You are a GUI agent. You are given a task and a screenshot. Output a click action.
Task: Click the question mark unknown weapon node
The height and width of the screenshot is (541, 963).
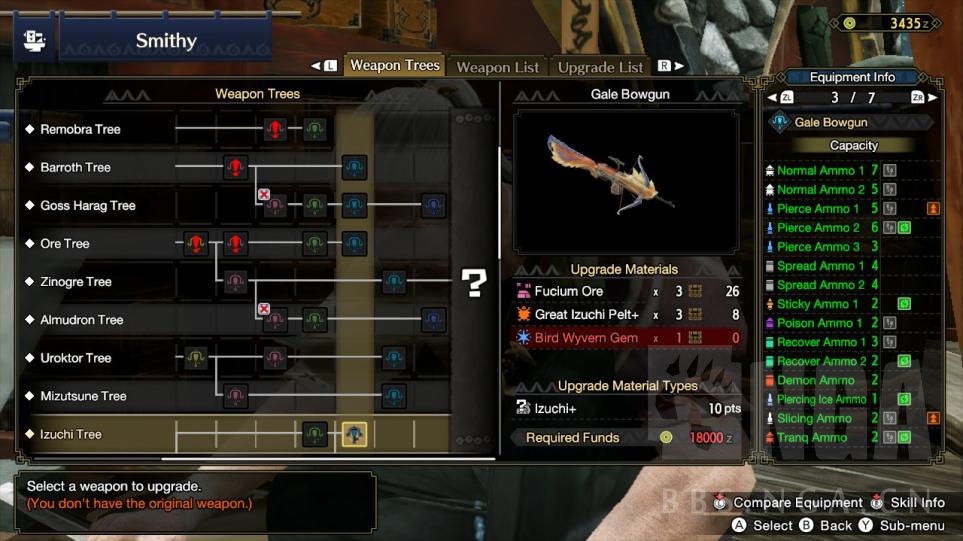[473, 283]
